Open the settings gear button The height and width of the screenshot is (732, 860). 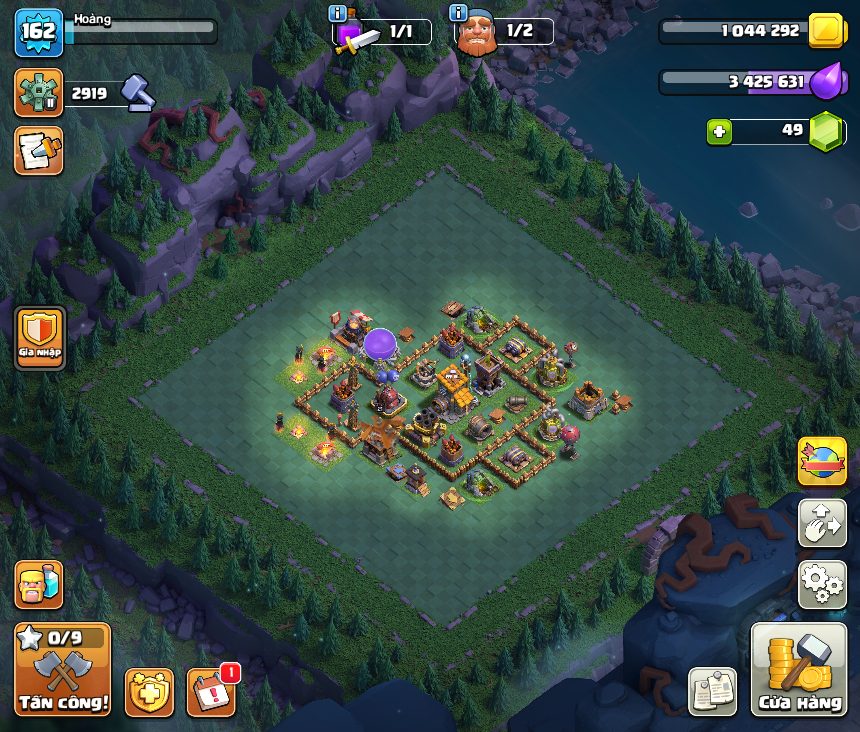click(822, 584)
